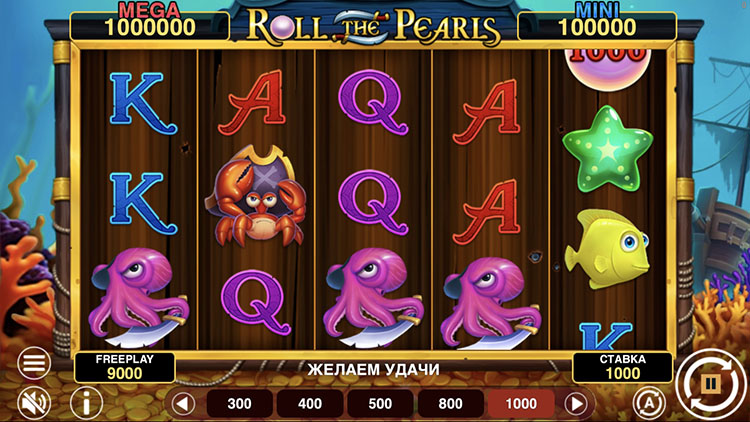Set the bet to 500
Image resolution: width=750 pixels, height=422 pixels.
tap(380, 404)
